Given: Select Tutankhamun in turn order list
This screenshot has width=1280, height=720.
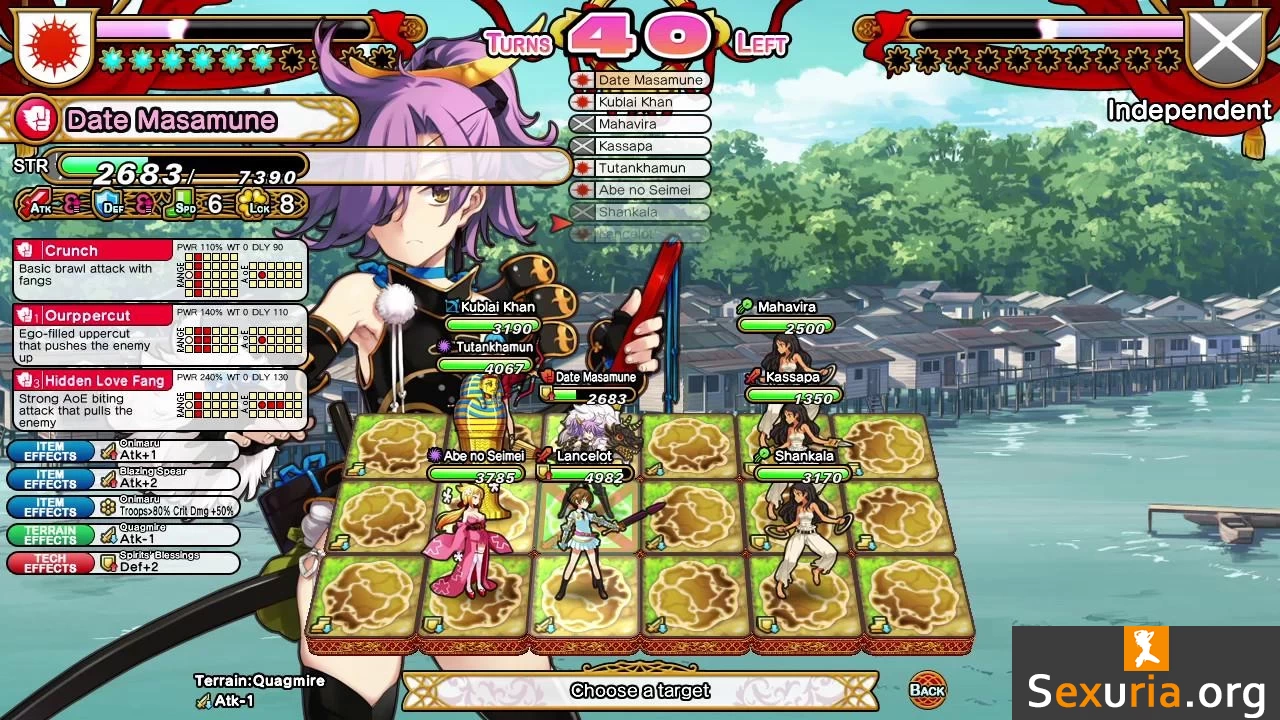Looking at the screenshot, I should point(640,168).
